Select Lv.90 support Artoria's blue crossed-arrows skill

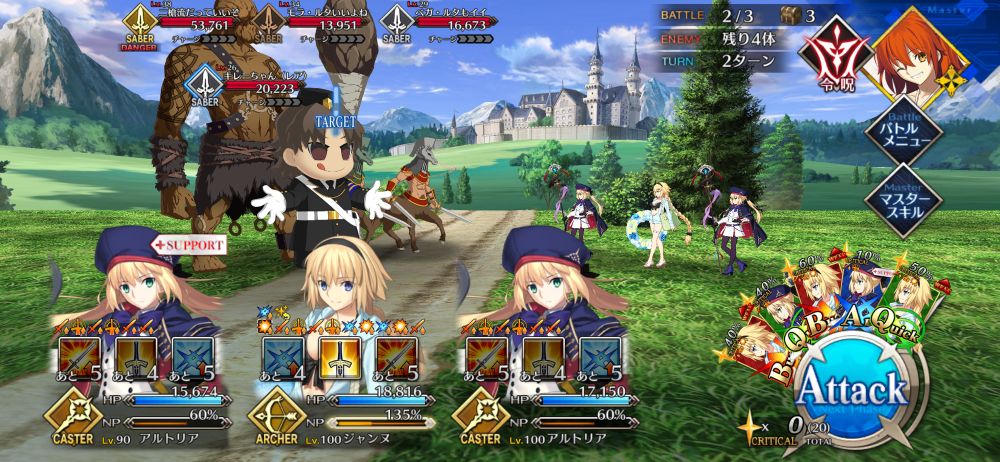coord(193,358)
